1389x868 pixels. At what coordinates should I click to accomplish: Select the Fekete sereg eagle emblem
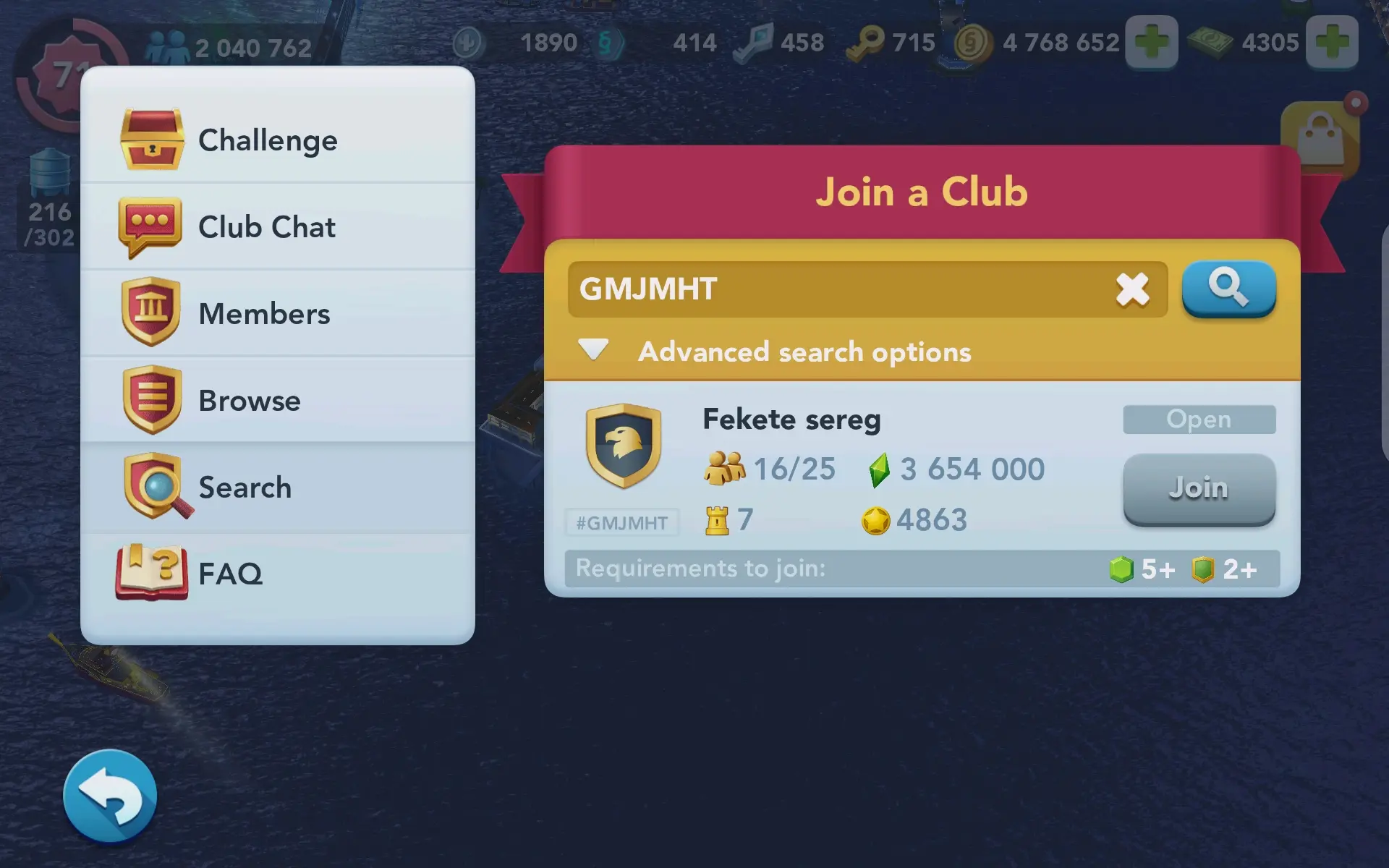click(x=623, y=444)
